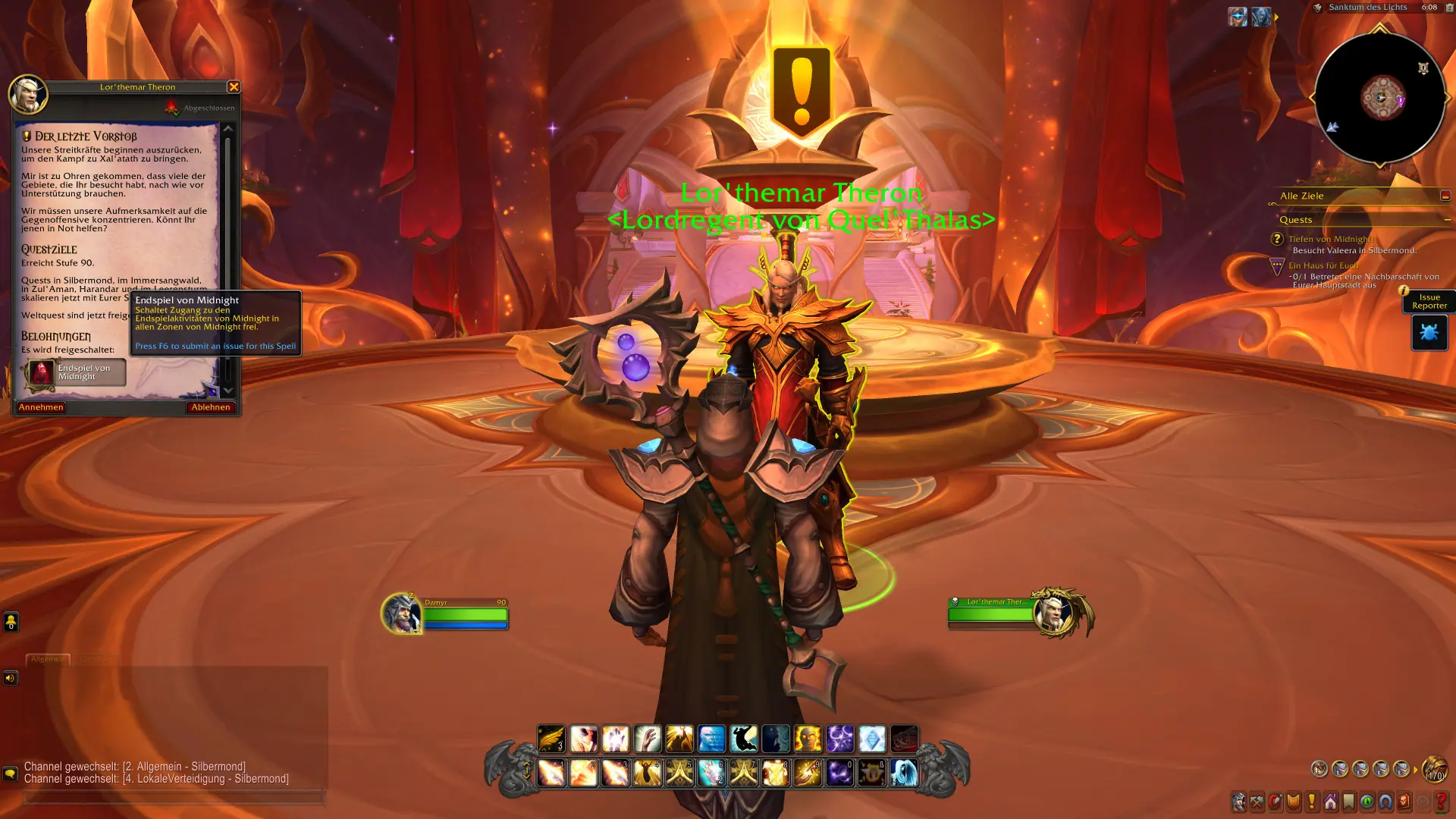Cast the ability in action bar slot 1
Image resolution: width=1456 pixels, height=819 pixels.
click(551, 774)
